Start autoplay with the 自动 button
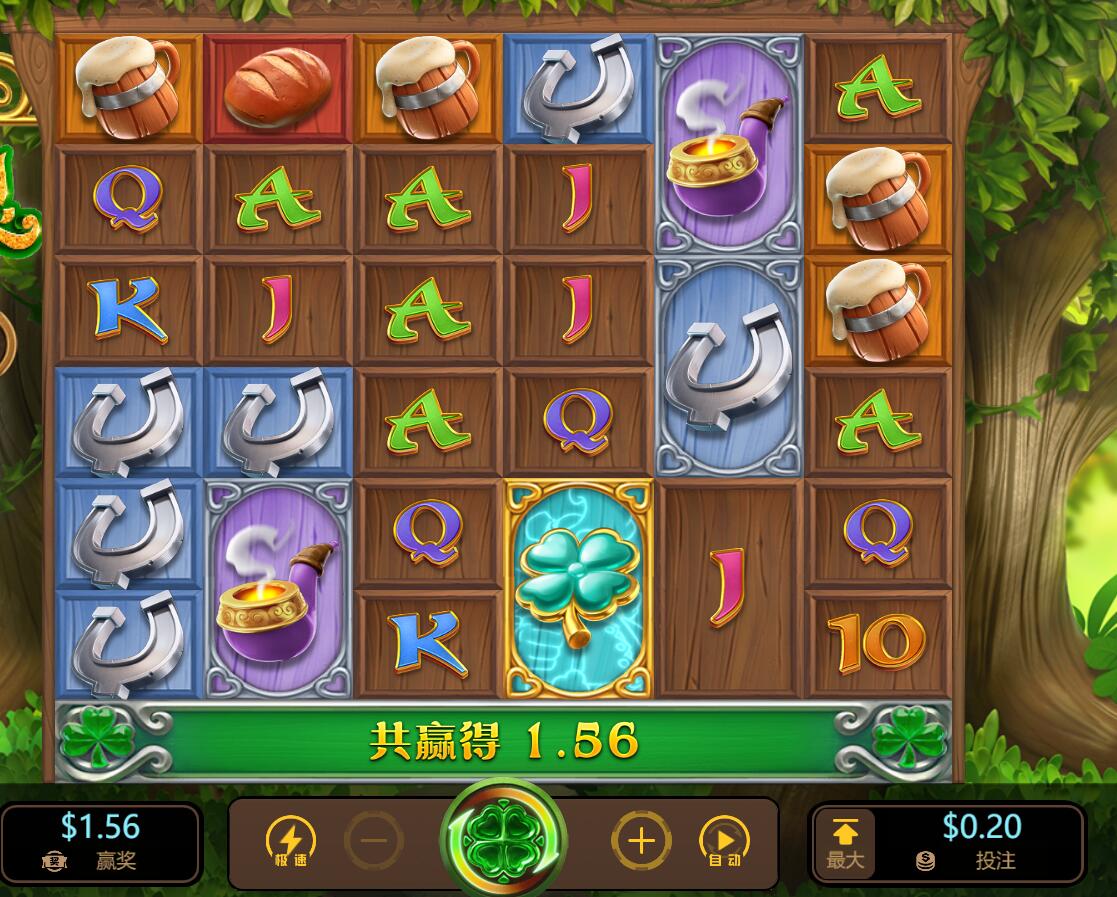Screen dimensions: 1117x897 (725, 841)
